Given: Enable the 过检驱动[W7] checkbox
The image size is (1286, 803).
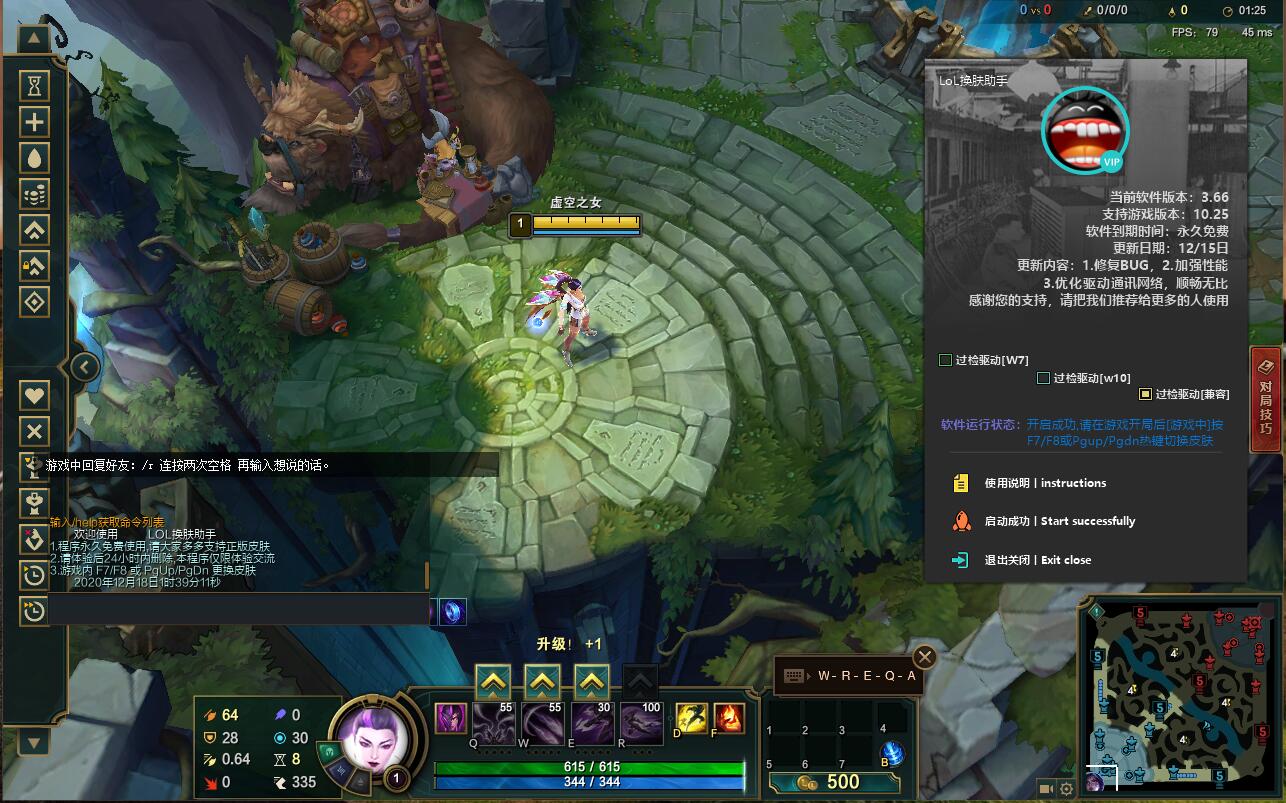Looking at the screenshot, I should tap(944, 358).
